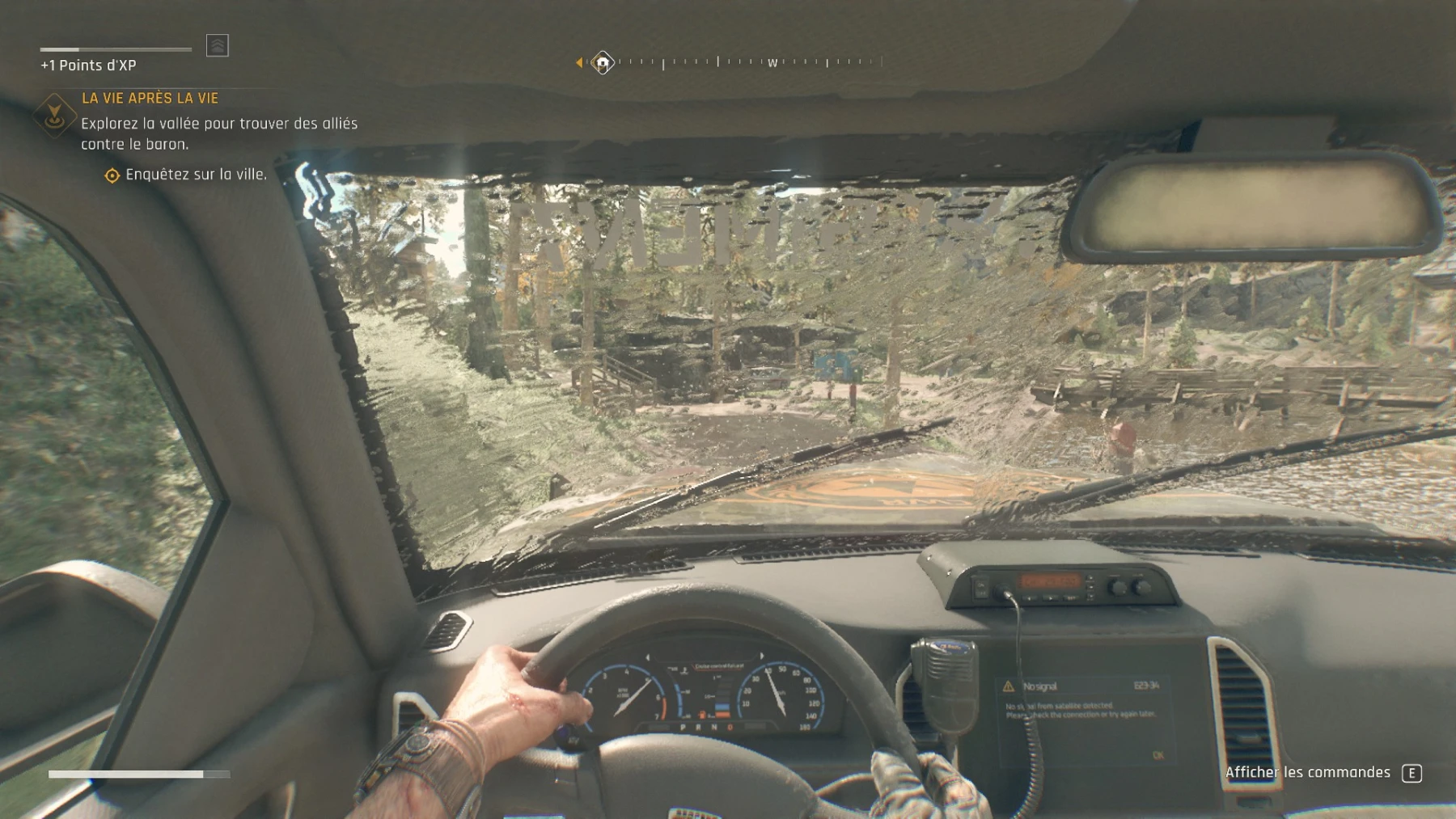Click the quest tracker emblem icon
1456x819 pixels.
tap(54, 115)
